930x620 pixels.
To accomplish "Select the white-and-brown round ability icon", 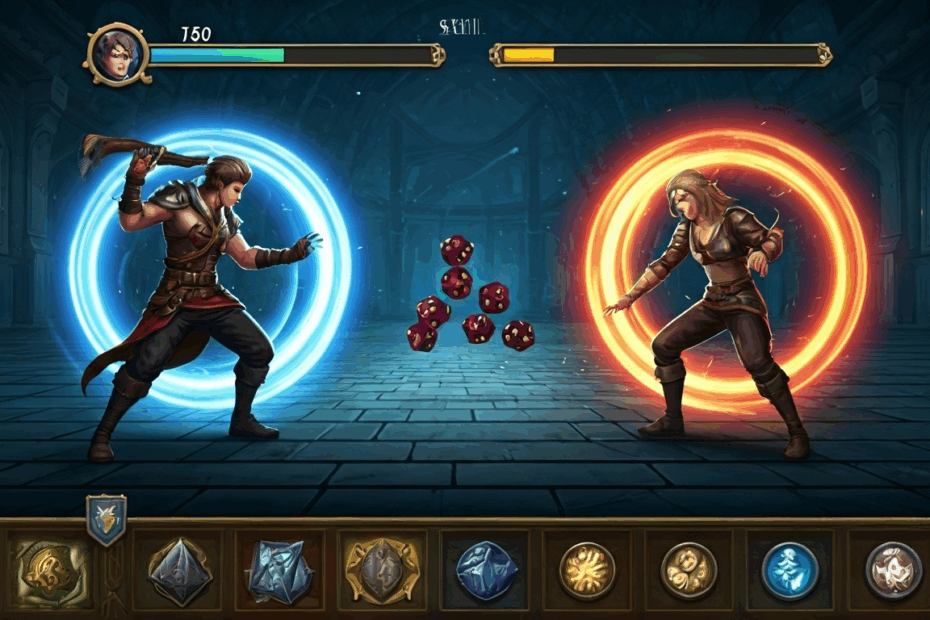I will [x=893, y=570].
